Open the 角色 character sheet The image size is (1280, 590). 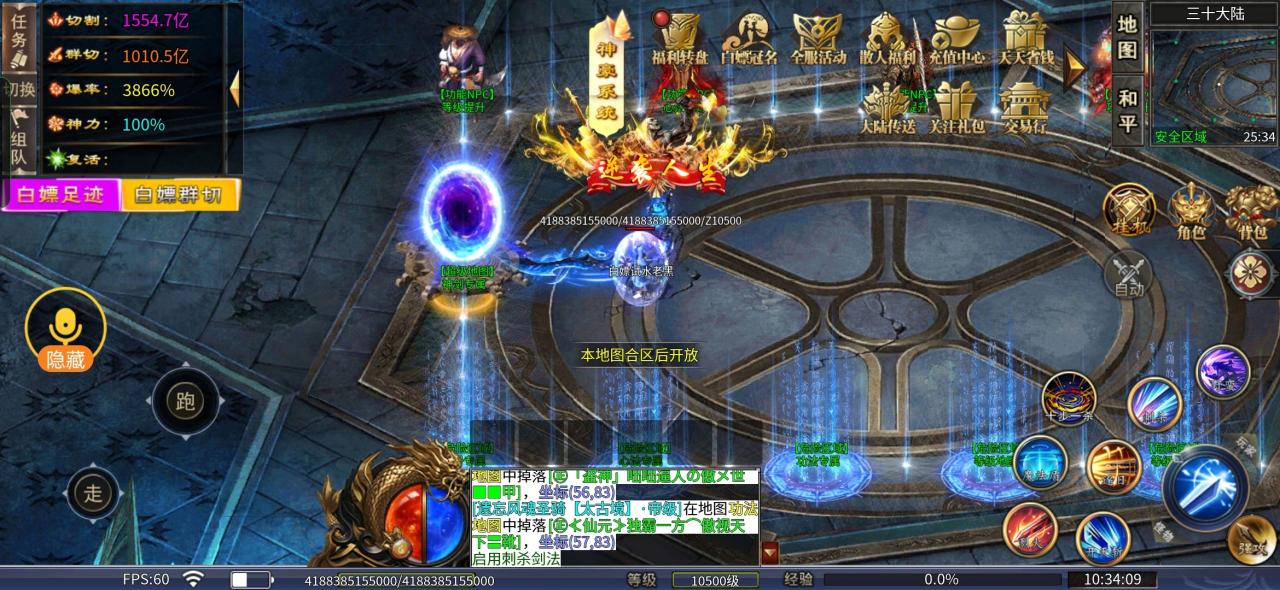pos(1190,211)
